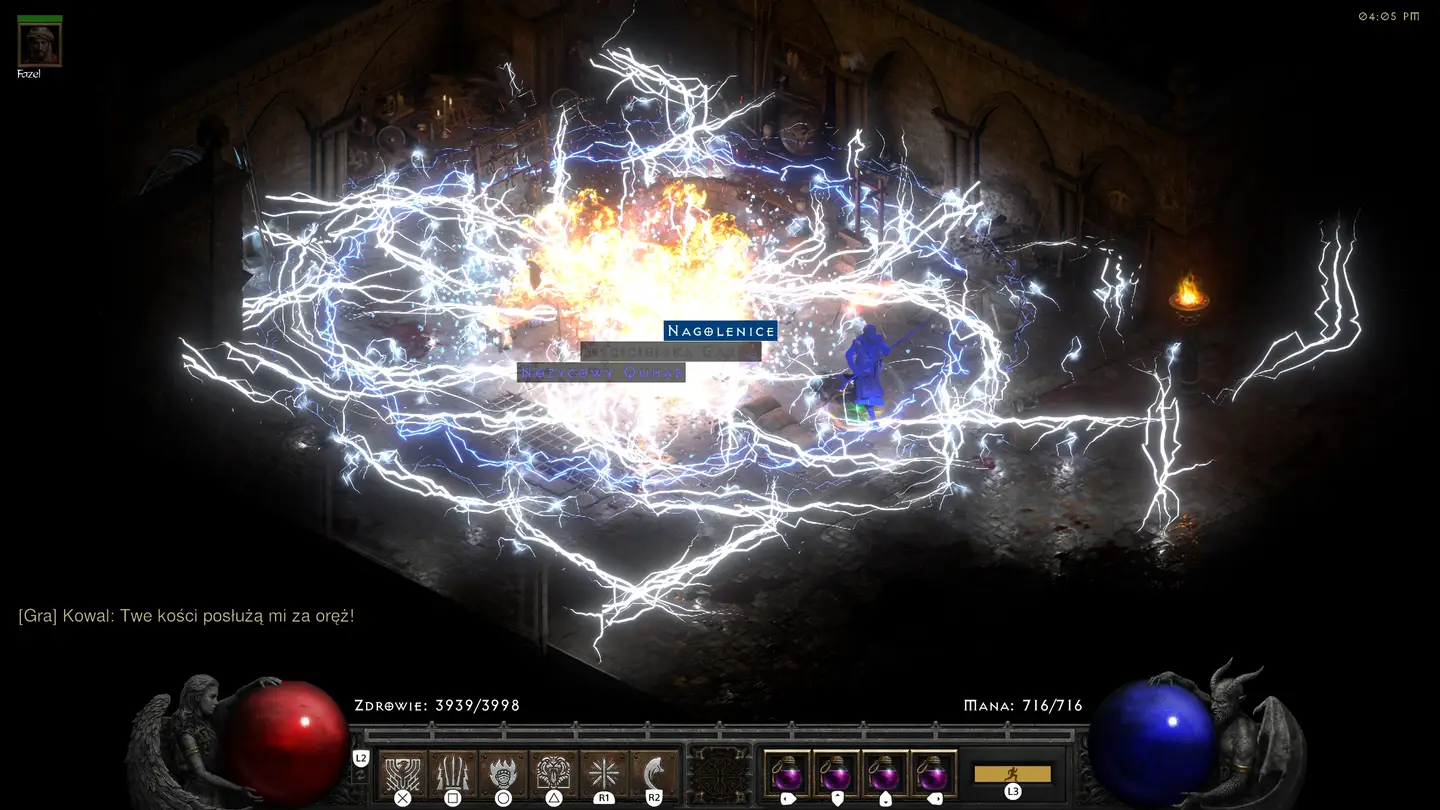Activate the roaring tiger skill

[554, 774]
